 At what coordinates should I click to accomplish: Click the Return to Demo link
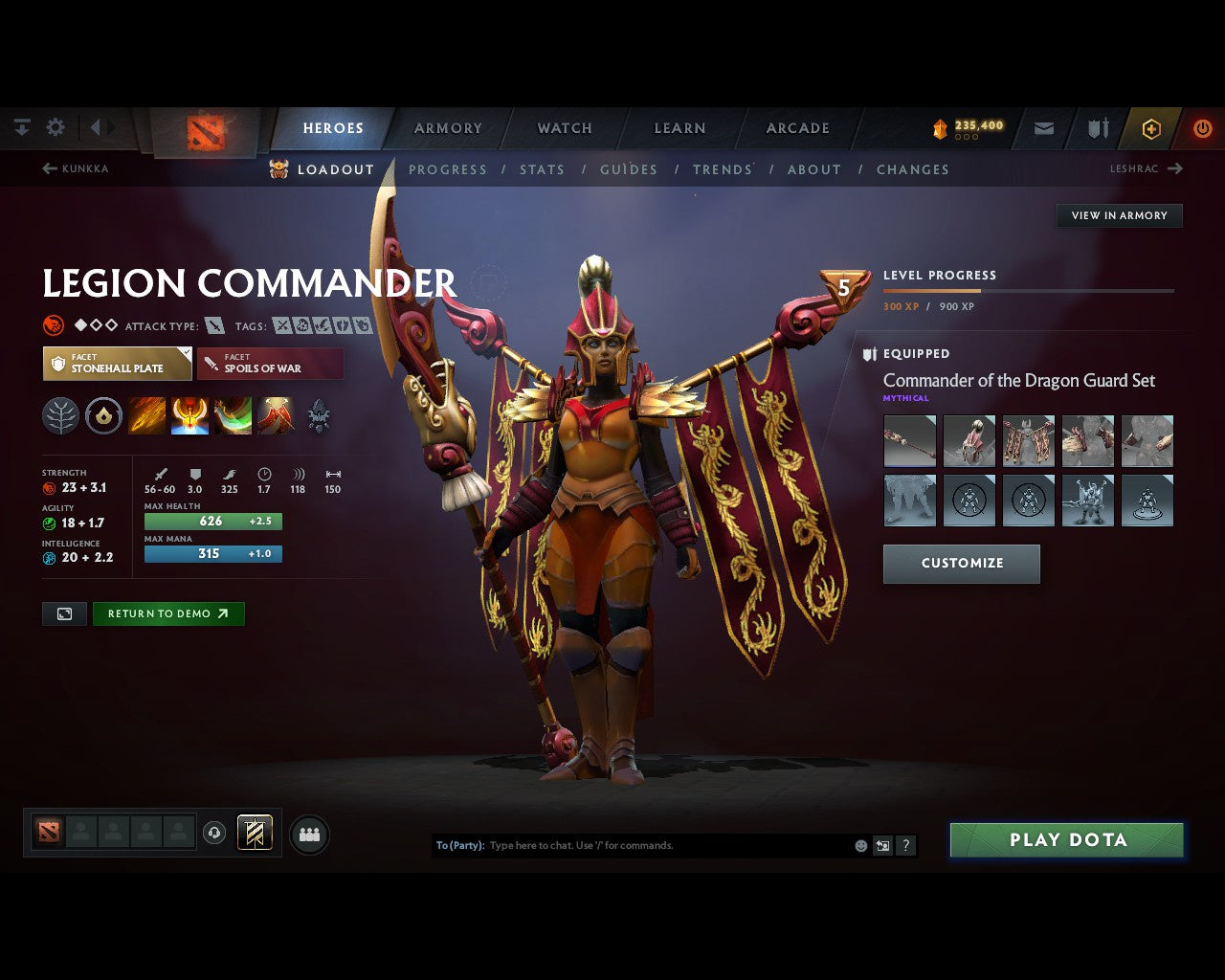[x=168, y=613]
